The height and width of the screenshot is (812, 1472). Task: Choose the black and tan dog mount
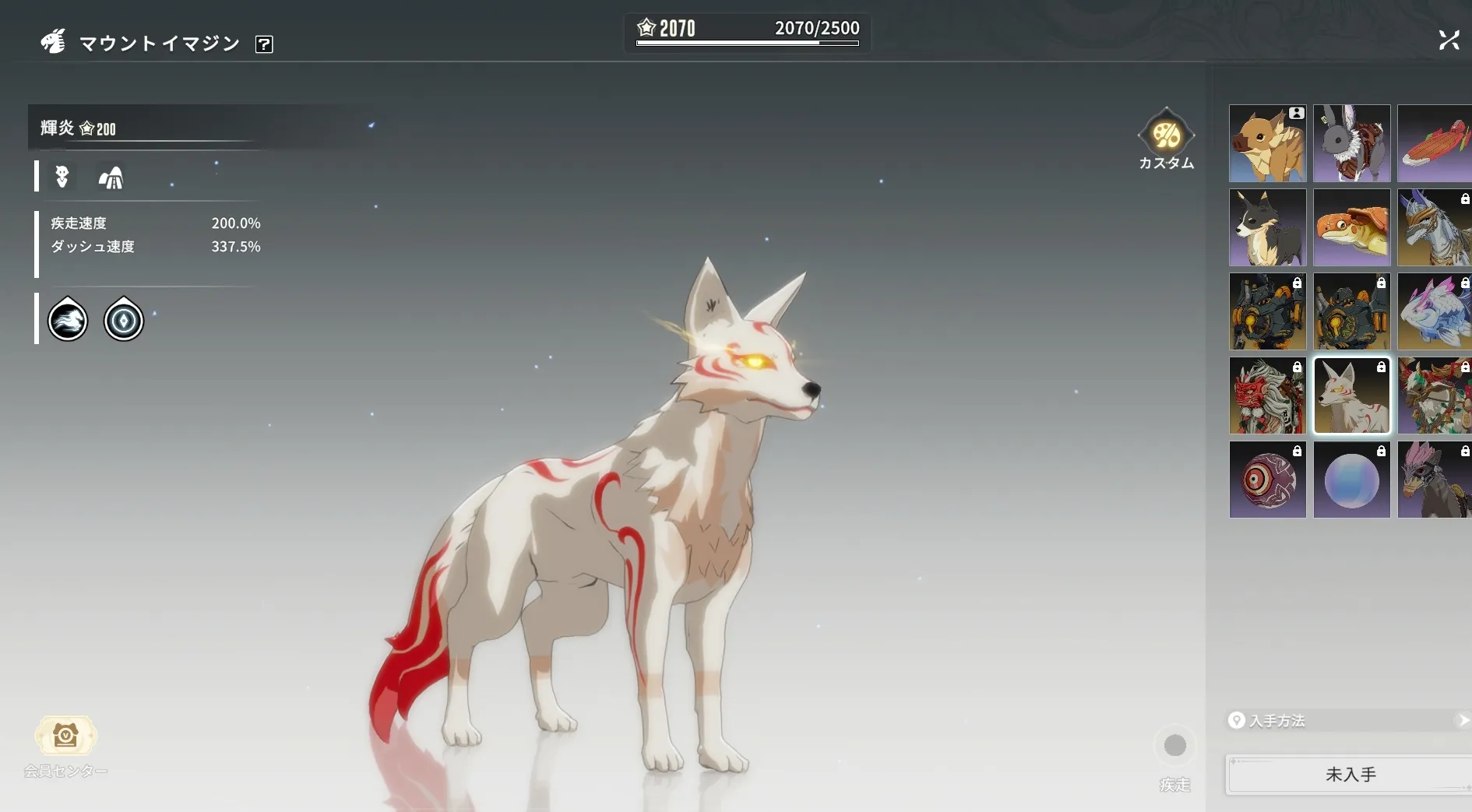pyautogui.click(x=1267, y=228)
